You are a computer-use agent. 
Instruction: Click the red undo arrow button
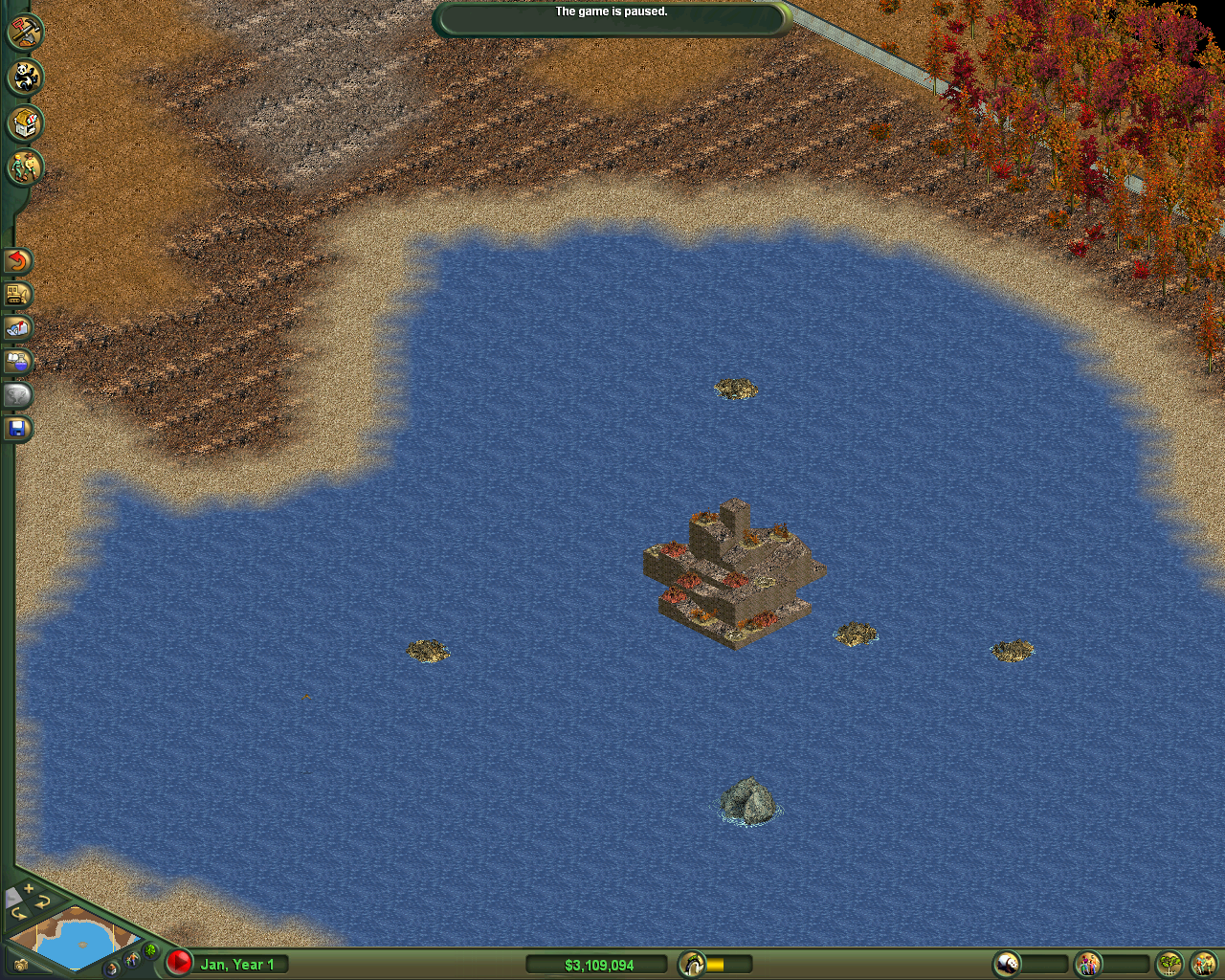pyautogui.click(x=17, y=260)
